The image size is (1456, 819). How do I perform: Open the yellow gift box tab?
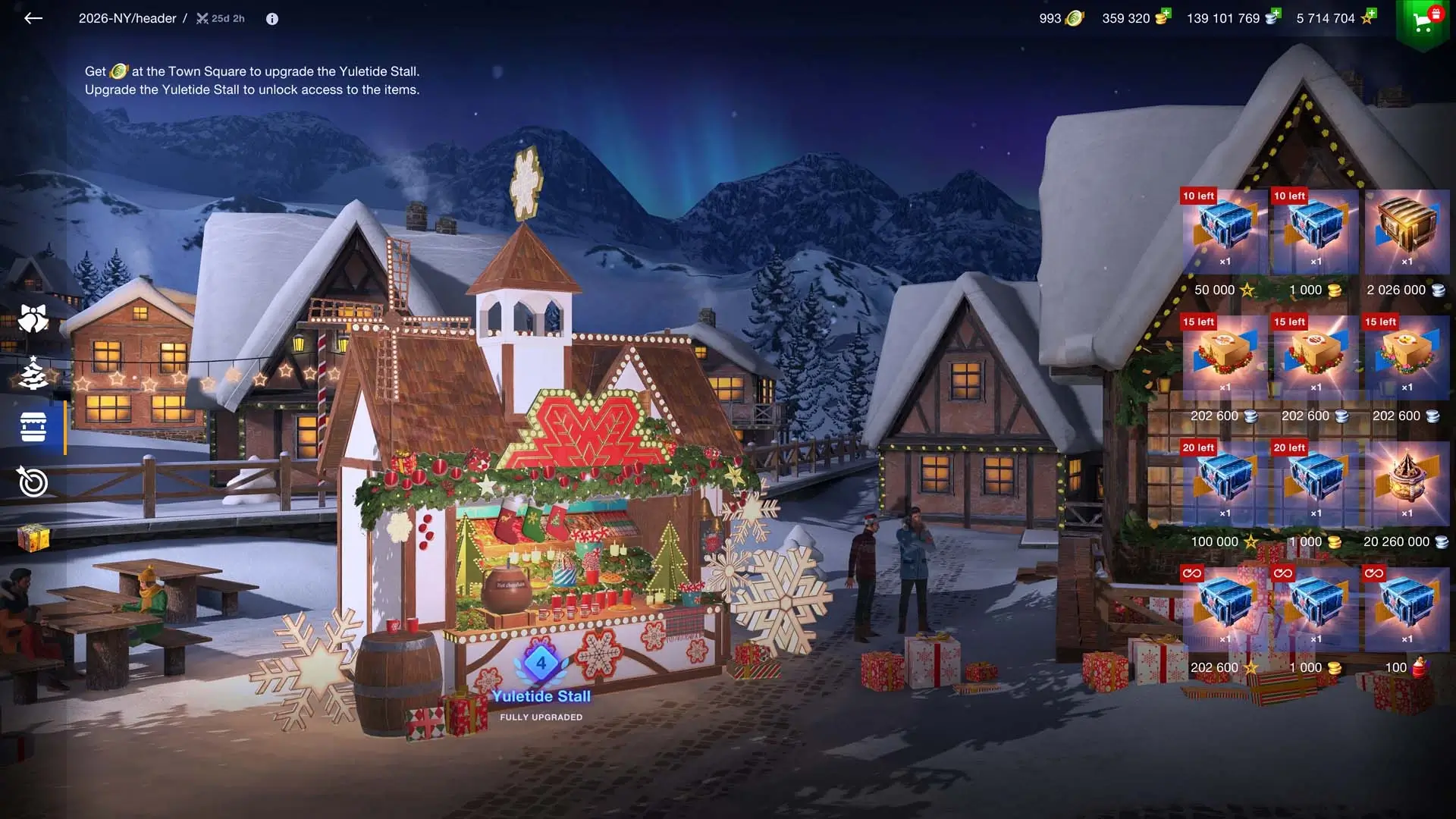pos(33,538)
